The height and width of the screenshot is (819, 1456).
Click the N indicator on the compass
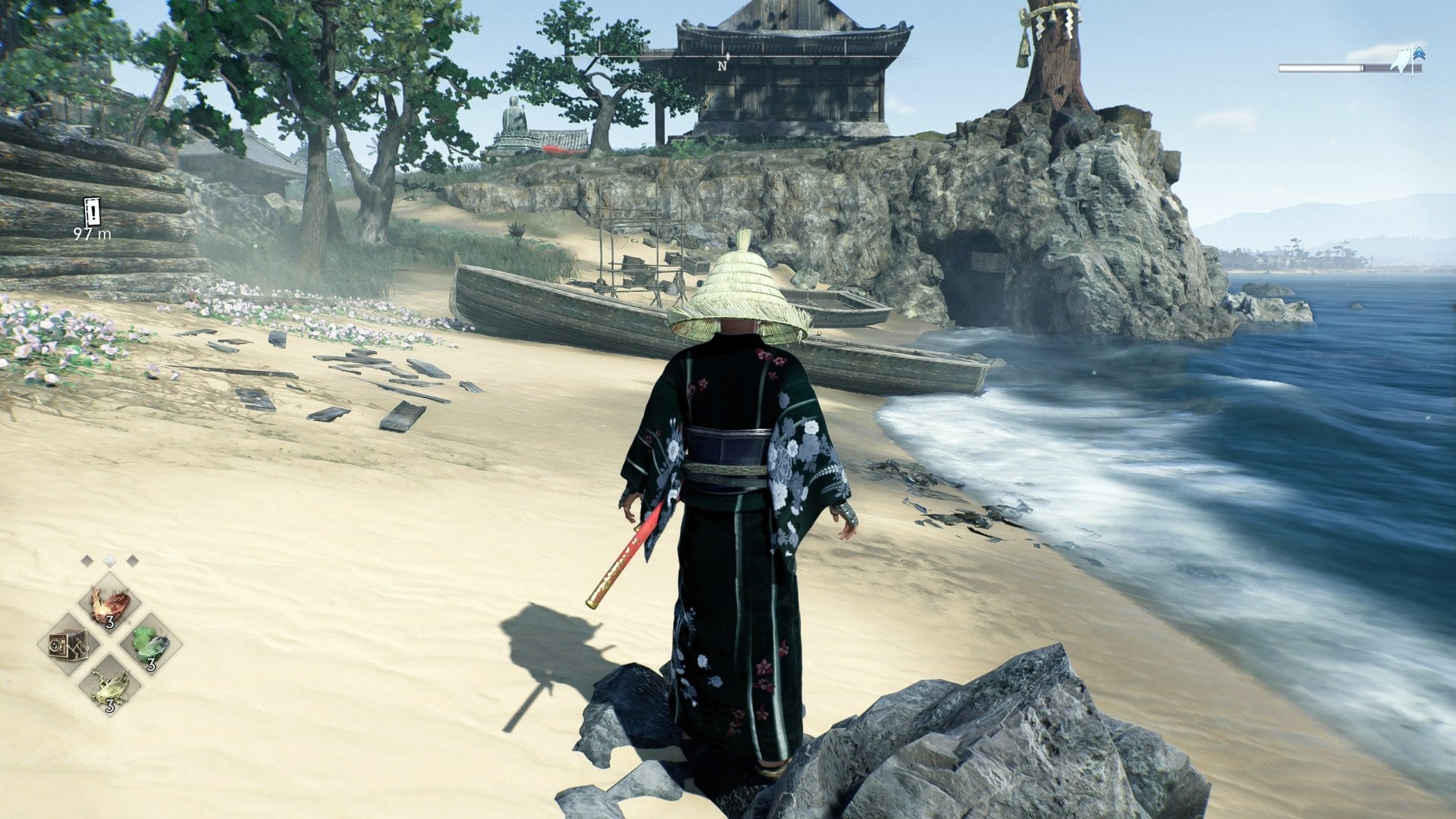click(x=721, y=67)
